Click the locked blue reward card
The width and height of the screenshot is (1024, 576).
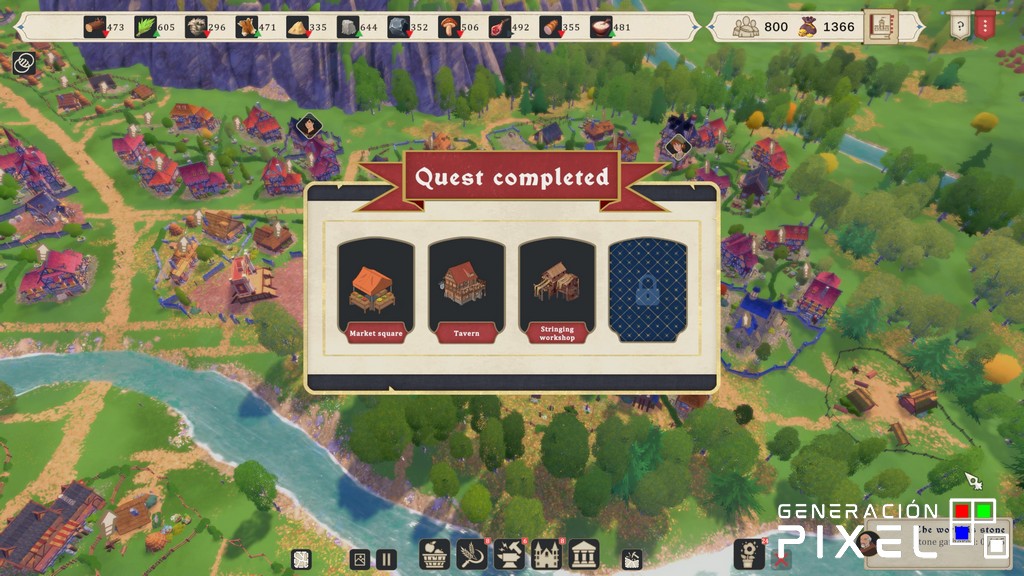pyautogui.click(x=648, y=291)
